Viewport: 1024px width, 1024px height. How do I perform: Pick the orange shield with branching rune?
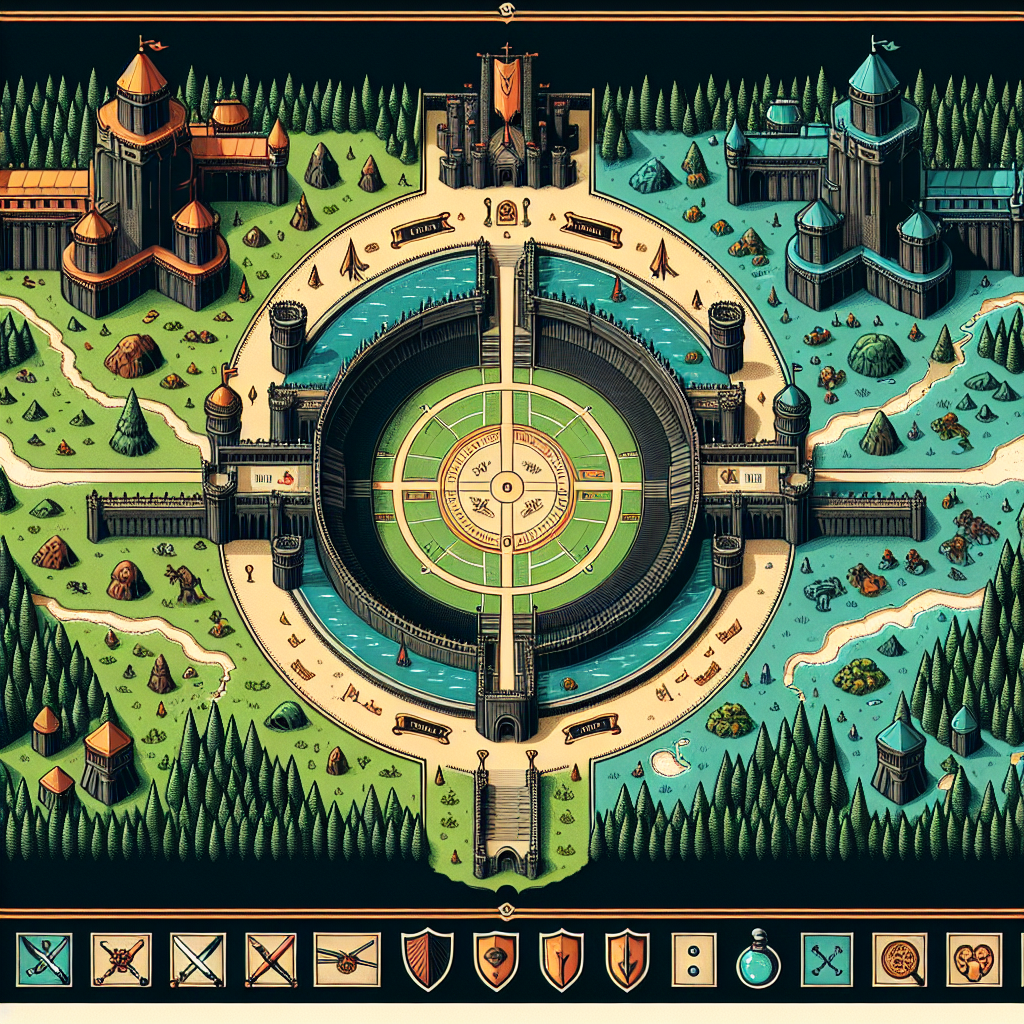click(561, 960)
